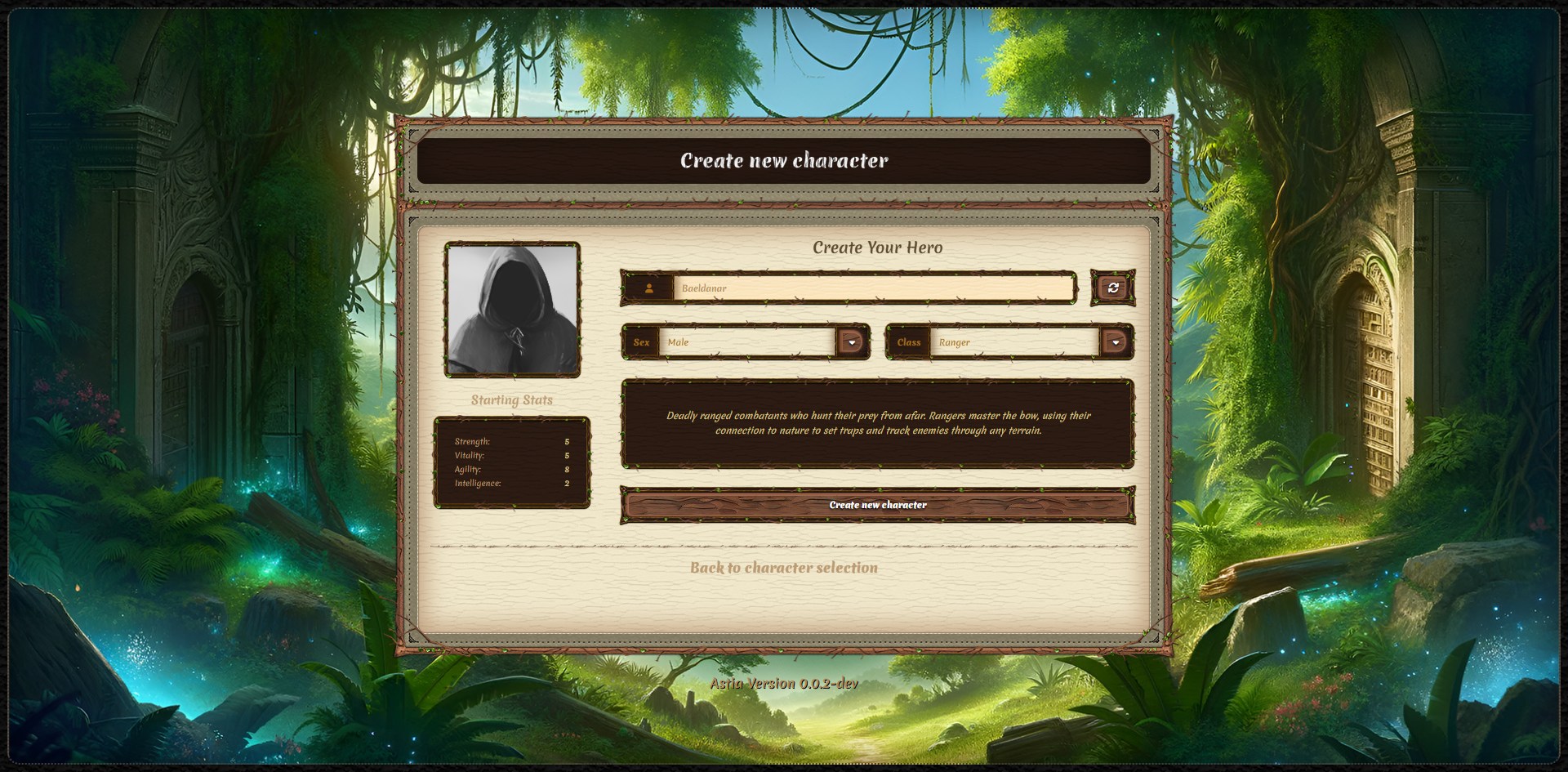This screenshot has width=1568, height=772.
Task: Click the name input showing Baeldanar
Action: (874, 288)
